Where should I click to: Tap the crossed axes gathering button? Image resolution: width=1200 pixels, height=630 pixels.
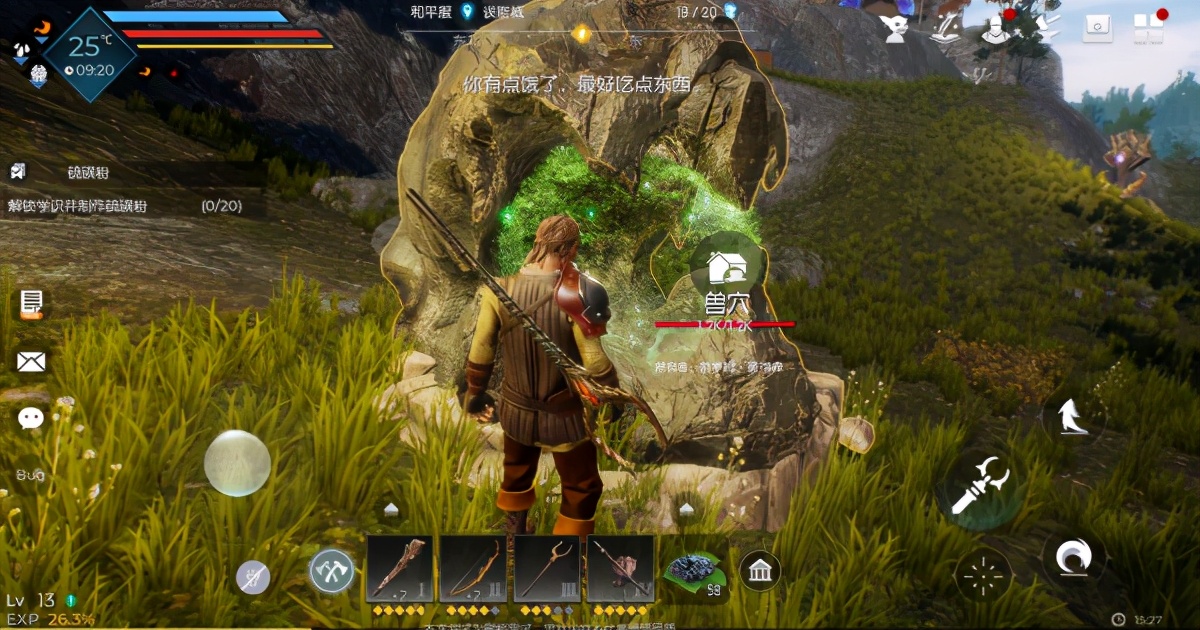tap(332, 571)
